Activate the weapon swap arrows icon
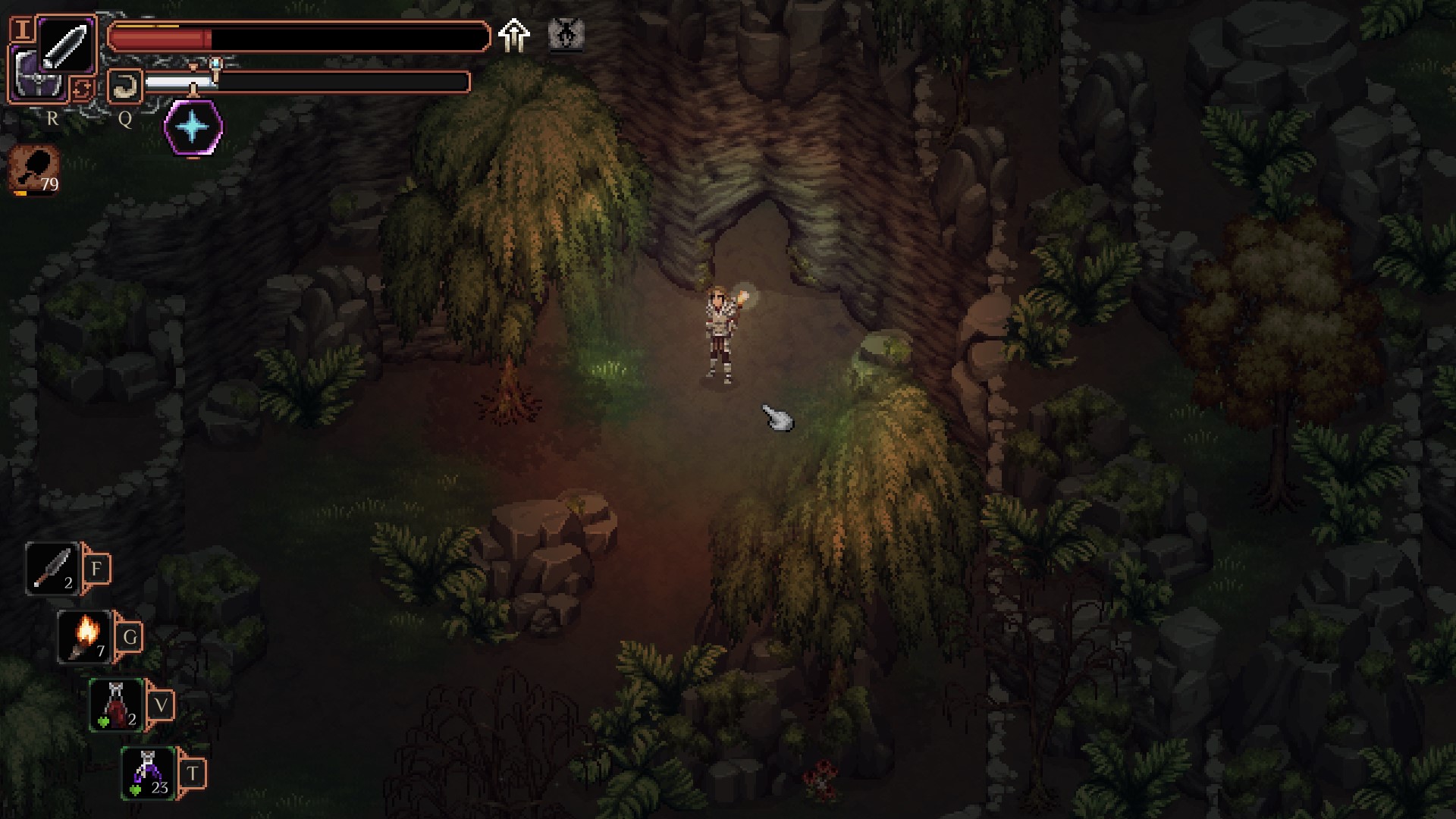 coord(82,89)
